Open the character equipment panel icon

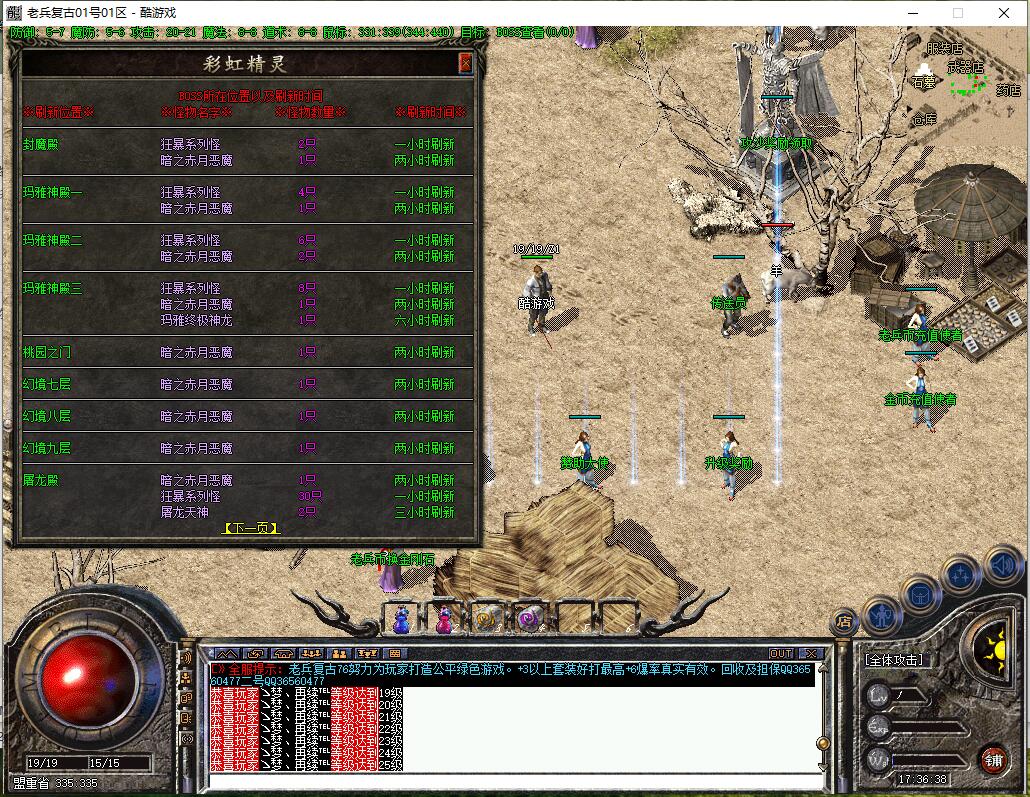click(x=883, y=614)
